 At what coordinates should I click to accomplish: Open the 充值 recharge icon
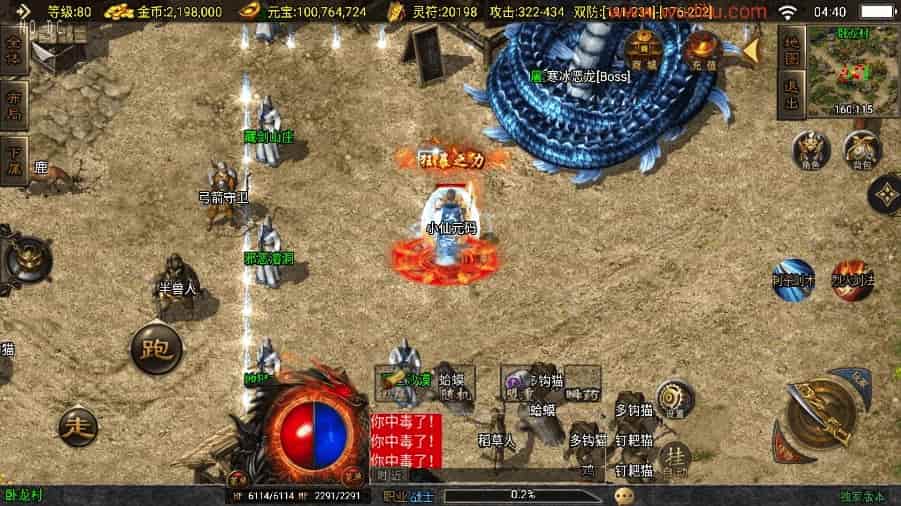pos(703,50)
